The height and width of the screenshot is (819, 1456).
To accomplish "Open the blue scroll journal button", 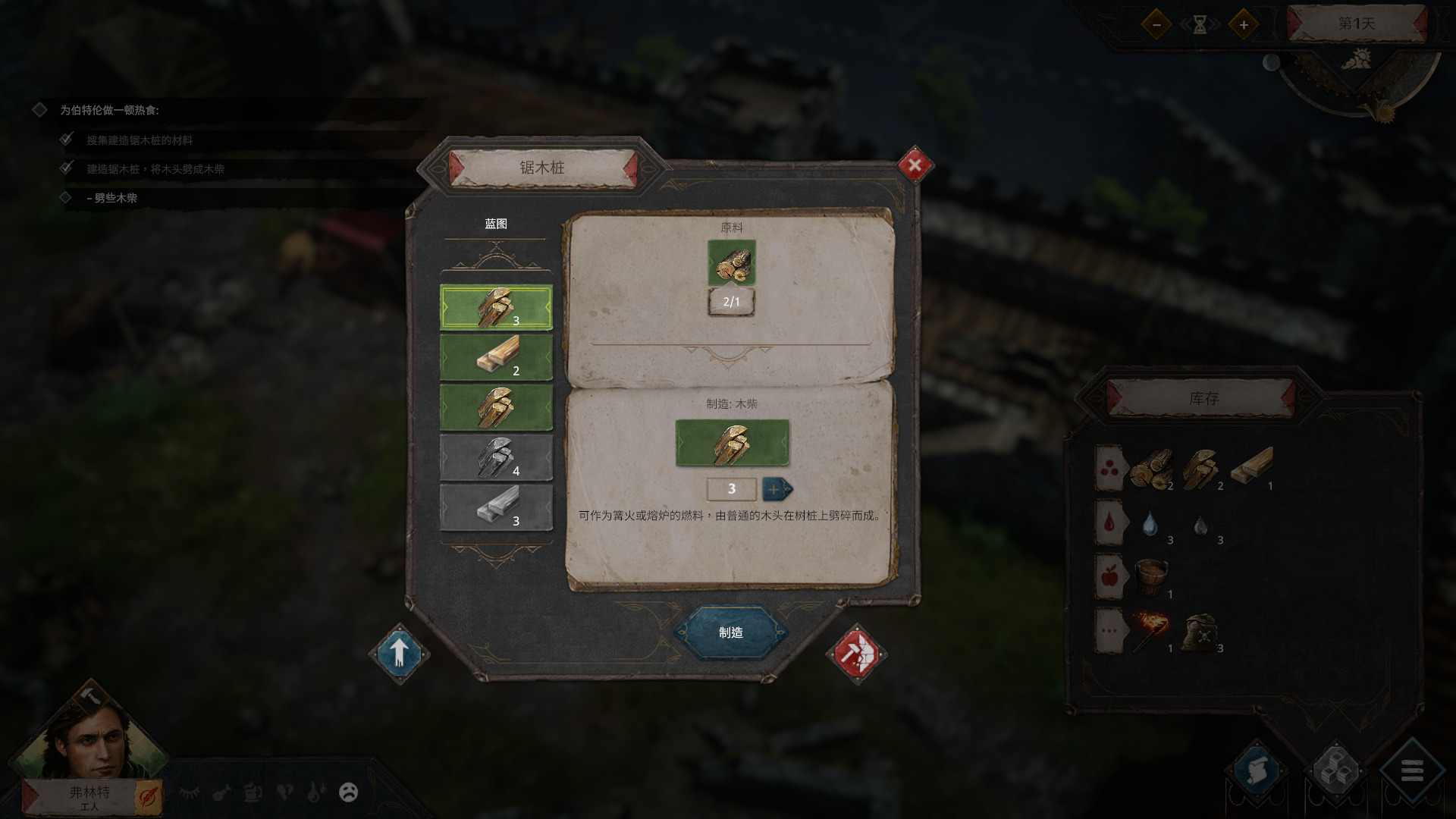I will click(1256, 771).
